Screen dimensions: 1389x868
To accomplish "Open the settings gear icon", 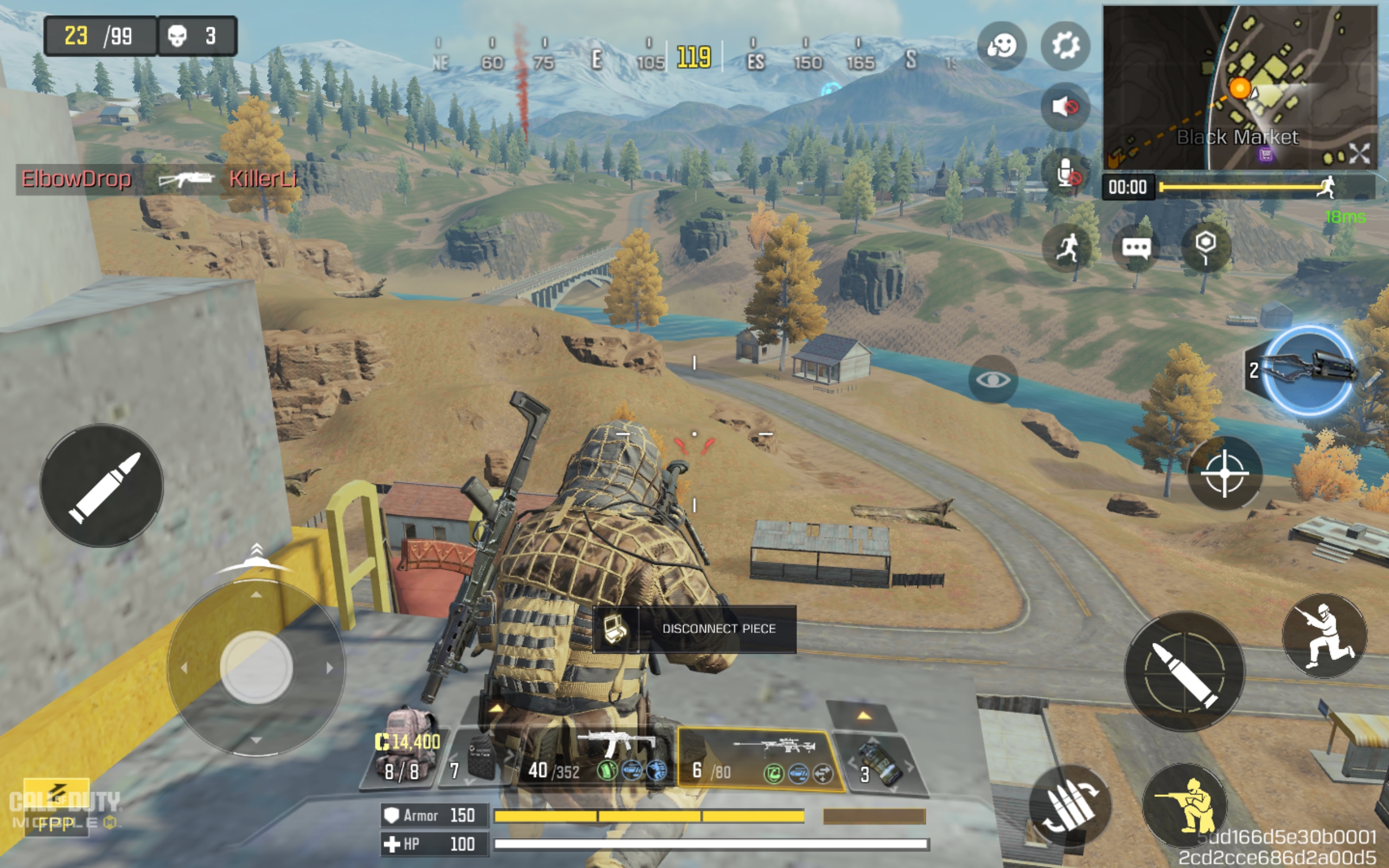I will coord(1065,46).
